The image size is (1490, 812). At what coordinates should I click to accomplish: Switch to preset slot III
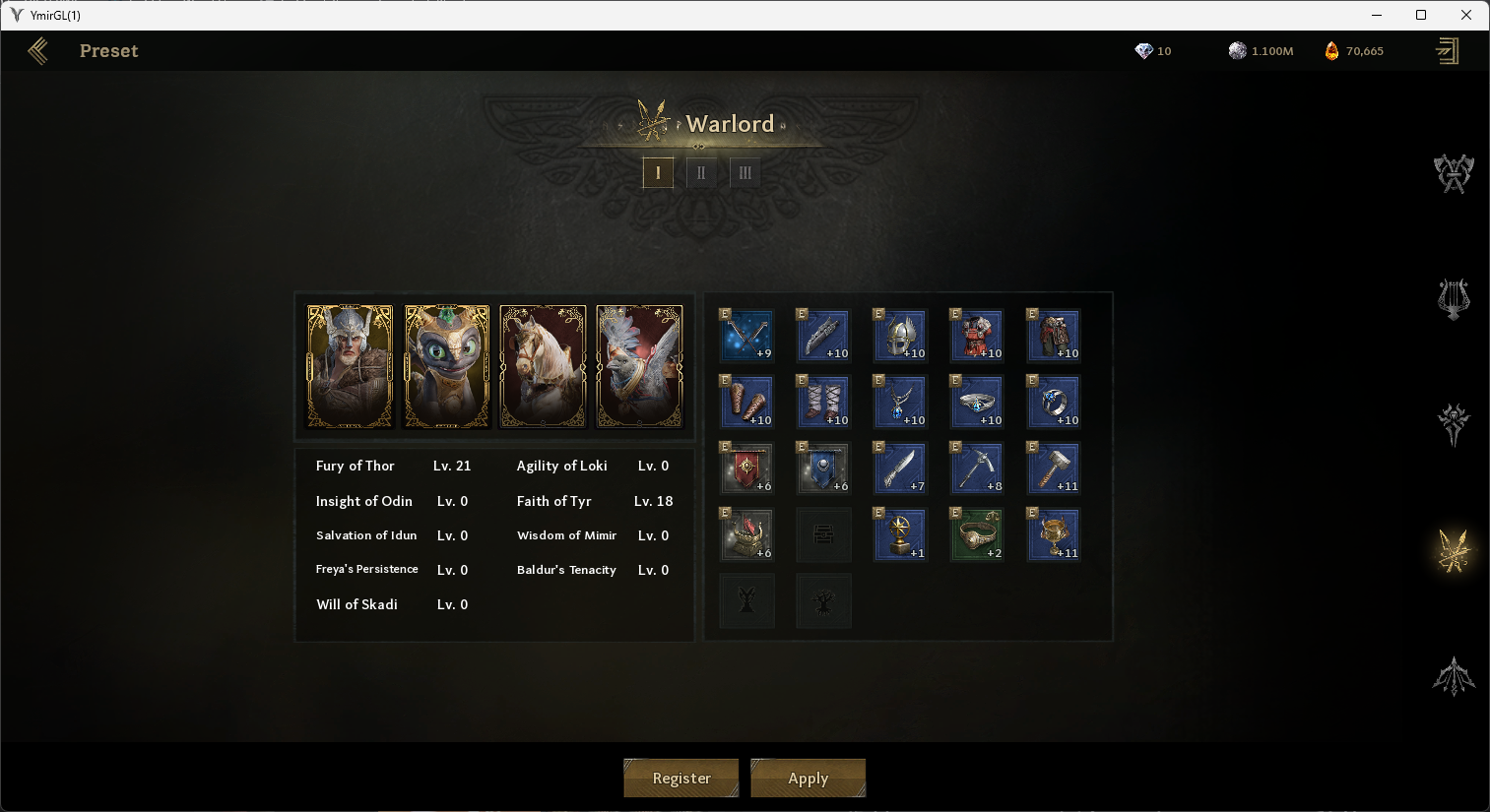pyautogui.click(x=745, y=173)
